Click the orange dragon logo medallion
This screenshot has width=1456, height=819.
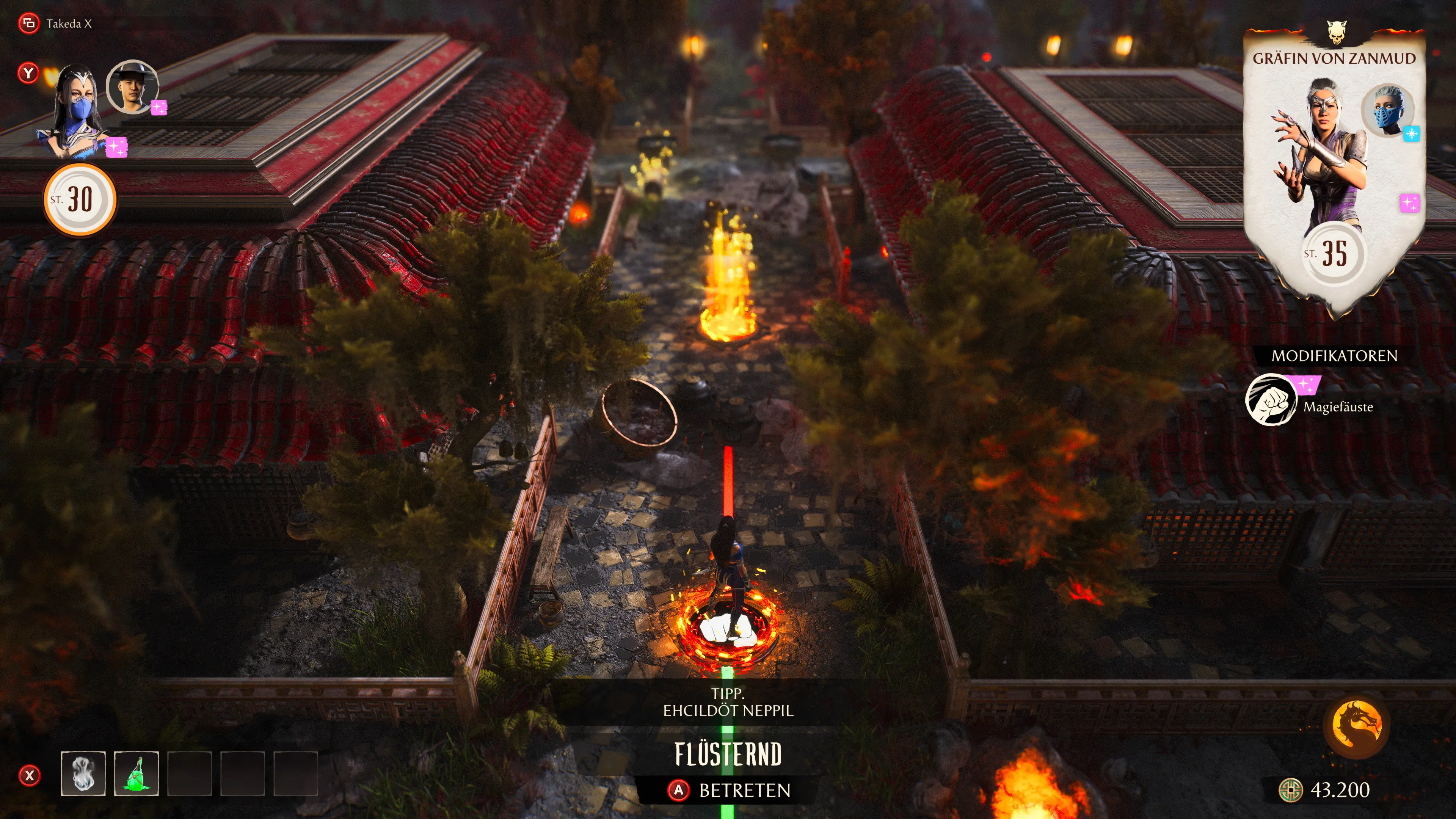tap(1357, 725)
